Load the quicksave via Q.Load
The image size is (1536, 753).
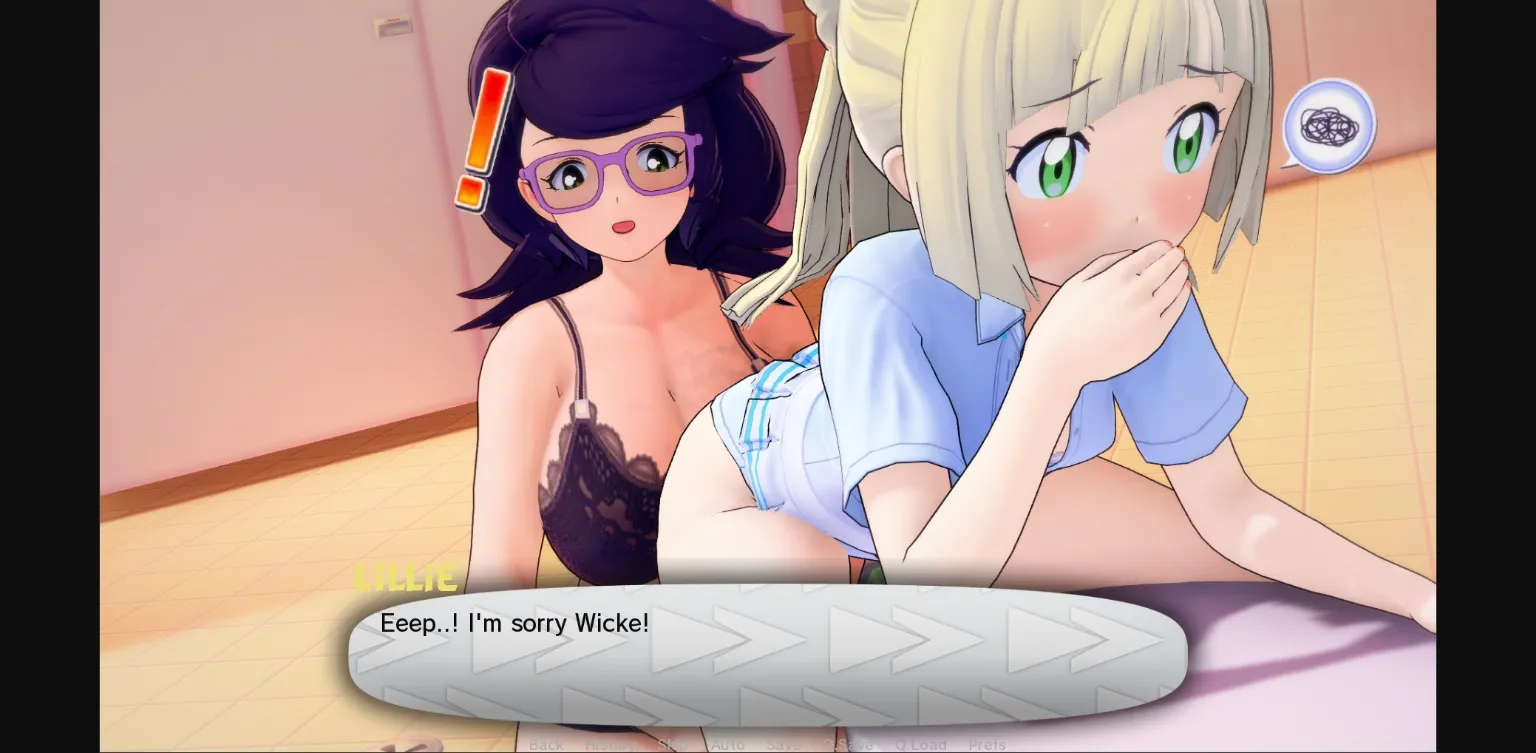coord(920,744)
